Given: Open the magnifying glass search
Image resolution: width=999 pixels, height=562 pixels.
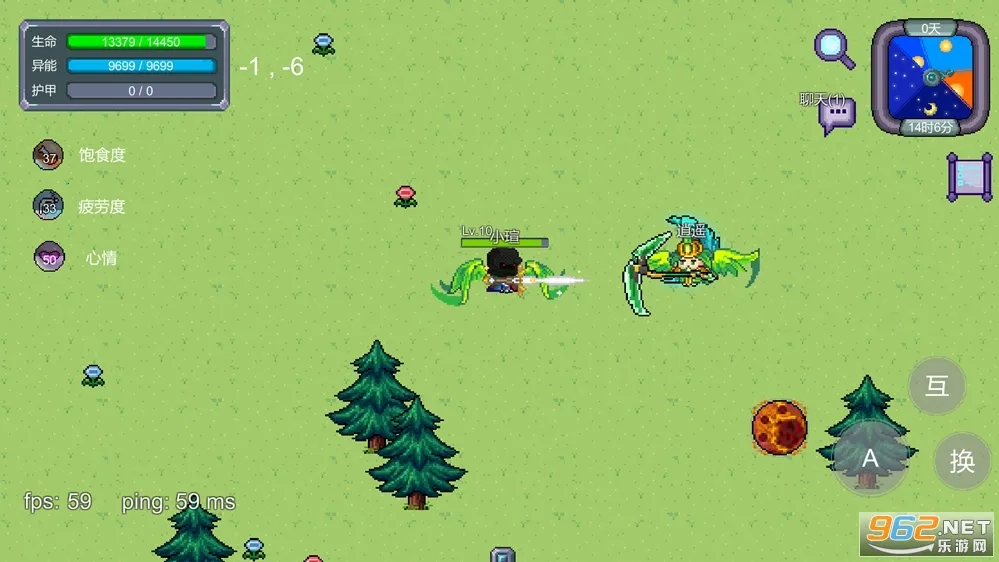Looking at the screenshot, I should pyautogui.click(x=834, y=47).
